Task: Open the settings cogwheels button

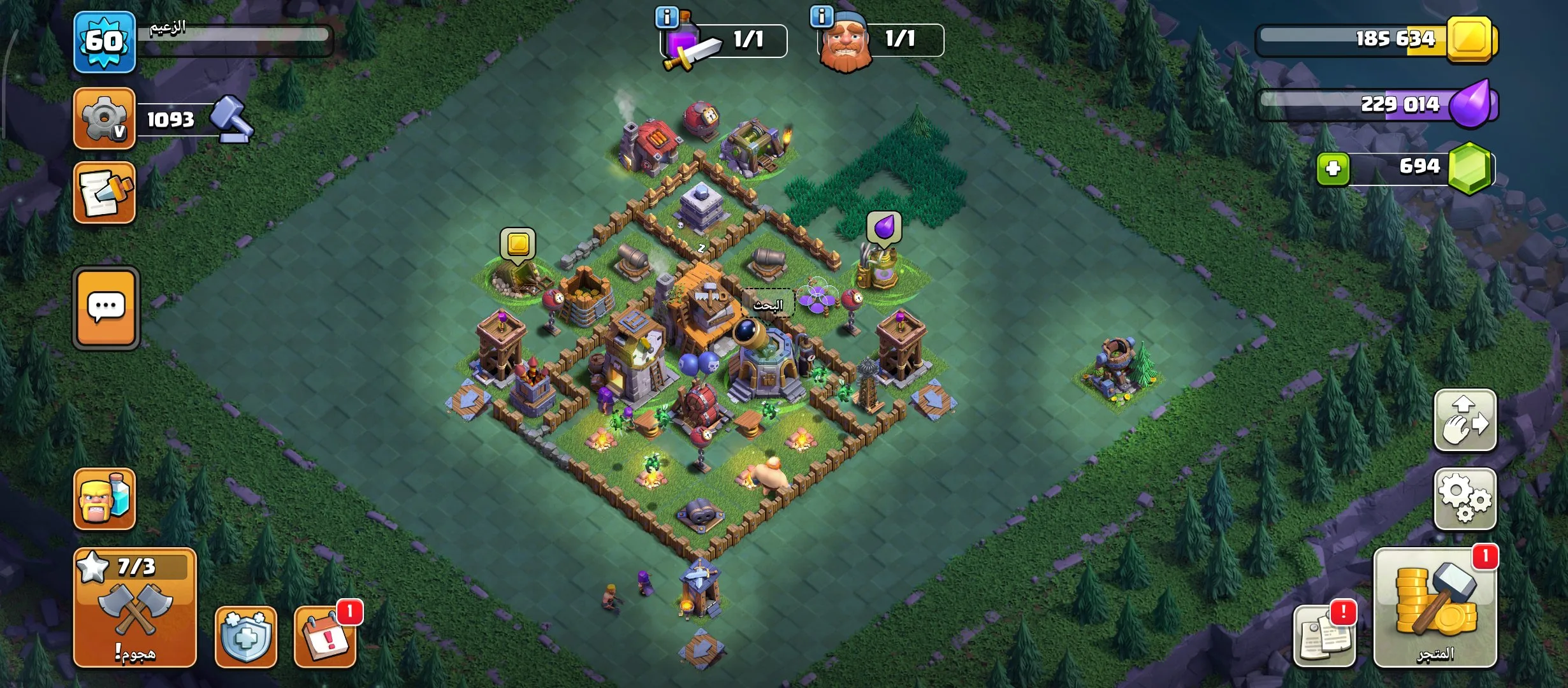Action: (1465, 499)
